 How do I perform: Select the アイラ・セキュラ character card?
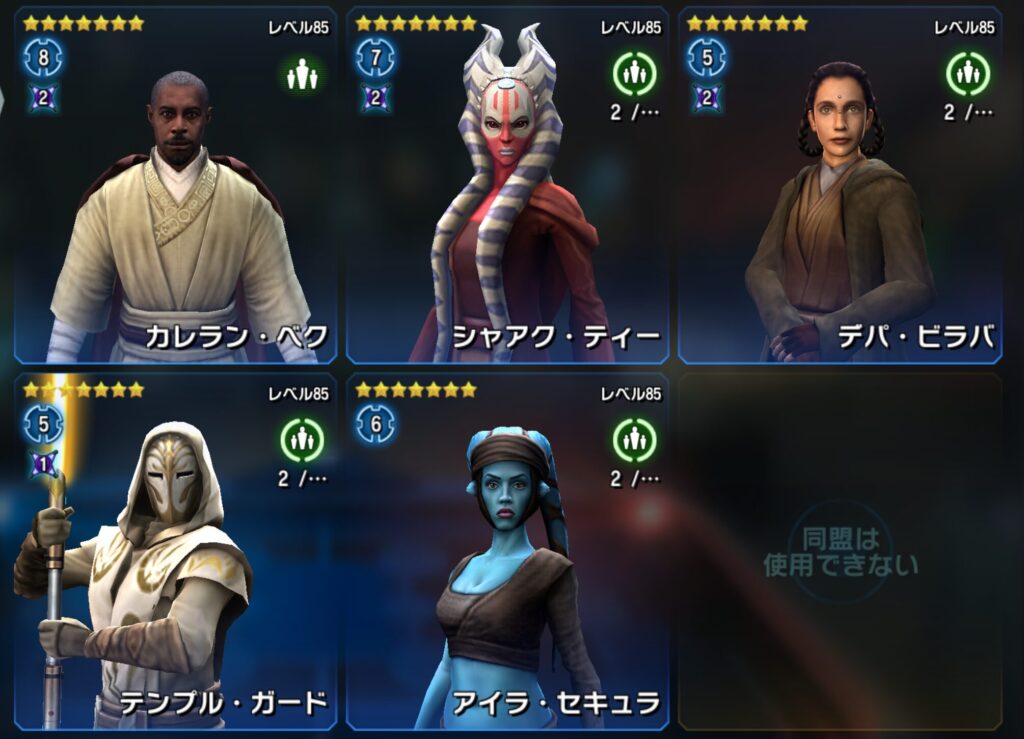(x=507, y=552)
